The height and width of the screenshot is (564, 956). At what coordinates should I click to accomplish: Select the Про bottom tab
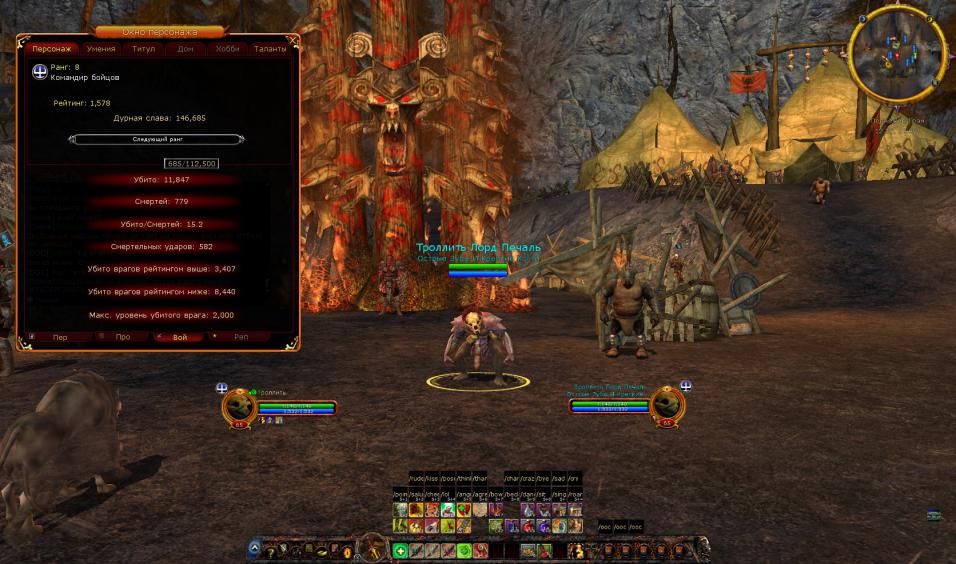click(x=122, y=337)
